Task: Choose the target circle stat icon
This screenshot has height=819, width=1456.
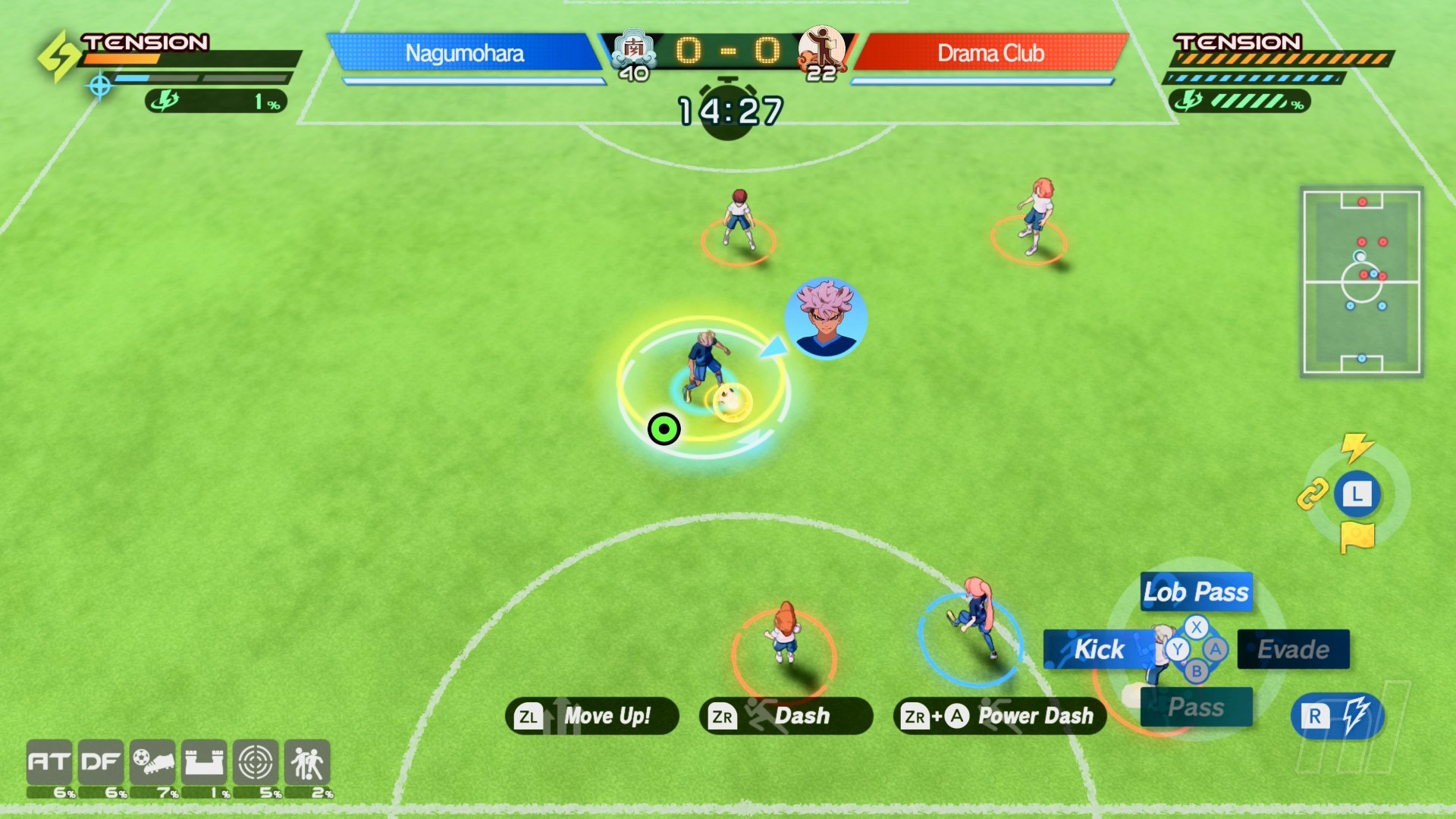Action: (256, 762)
